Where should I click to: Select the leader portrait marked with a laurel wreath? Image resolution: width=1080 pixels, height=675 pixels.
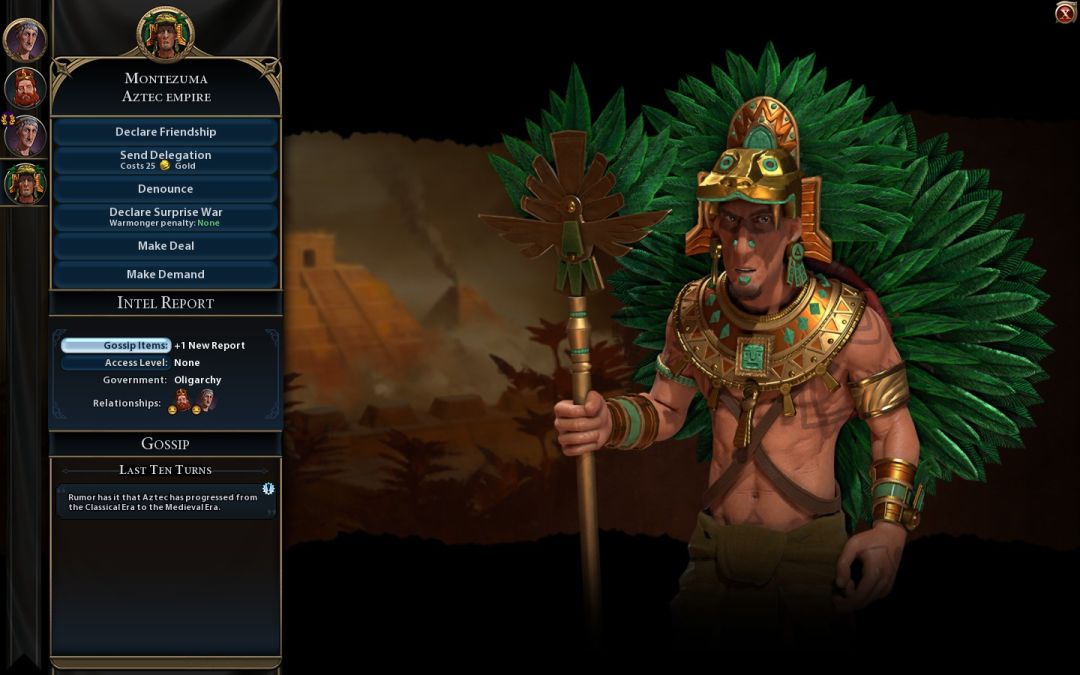coord(24,135)
